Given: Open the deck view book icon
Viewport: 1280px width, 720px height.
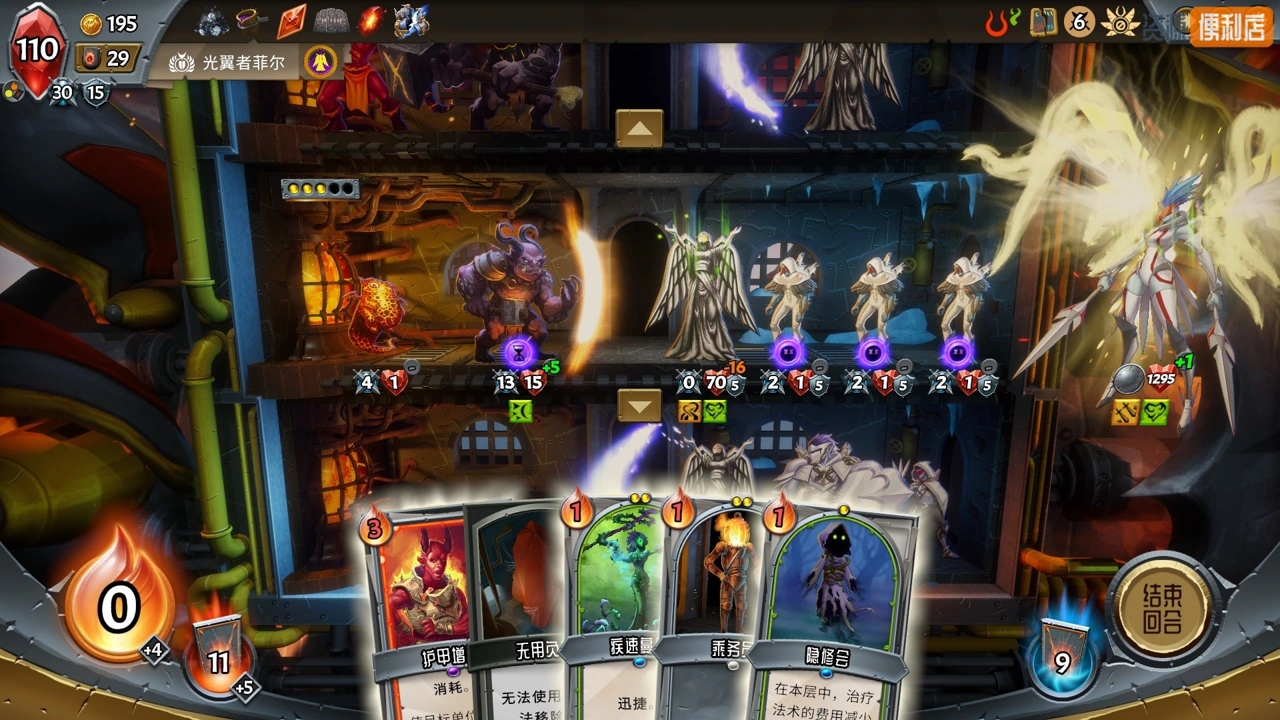Looking at the screenshot, I should tap(1043, 21).
